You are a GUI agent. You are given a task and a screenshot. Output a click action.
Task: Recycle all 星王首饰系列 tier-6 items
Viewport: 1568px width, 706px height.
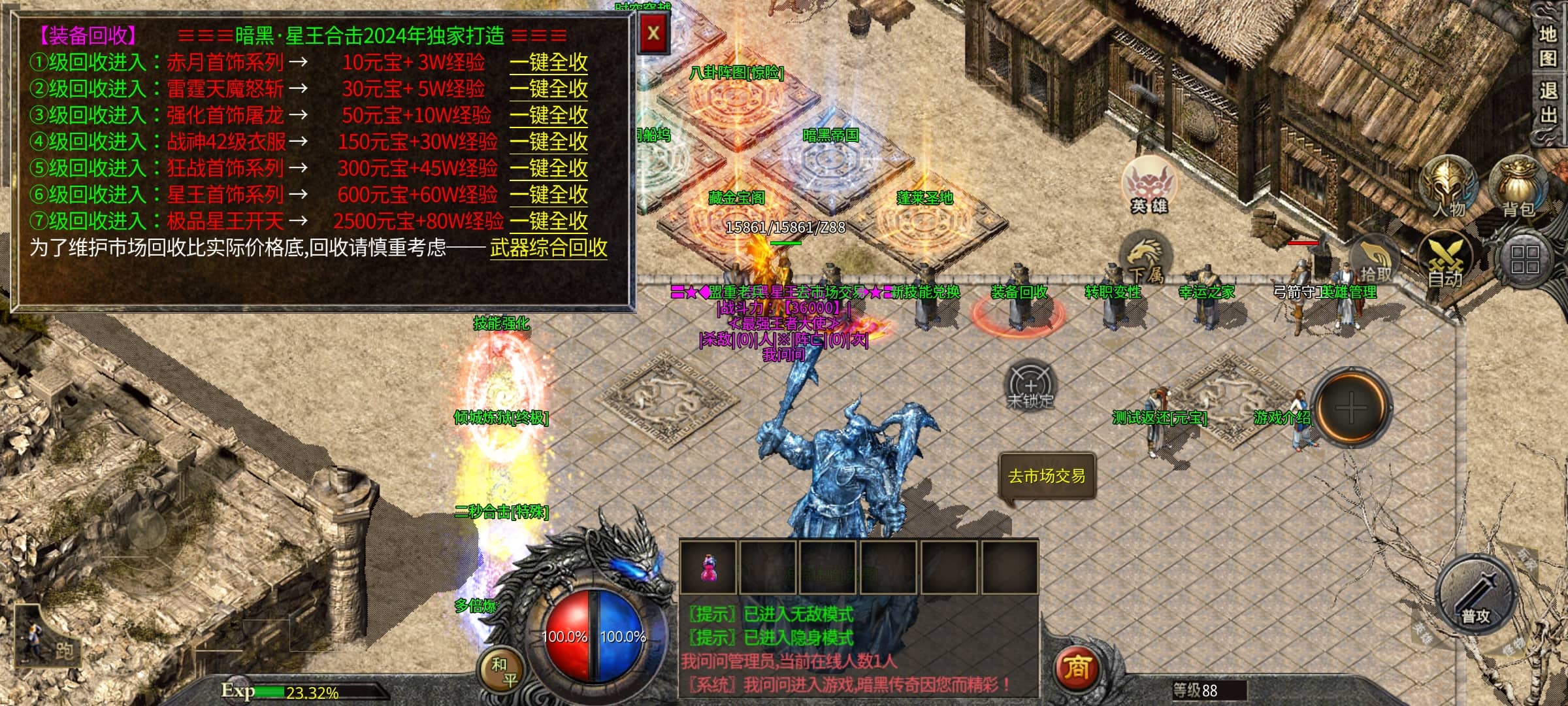point(548,195)
